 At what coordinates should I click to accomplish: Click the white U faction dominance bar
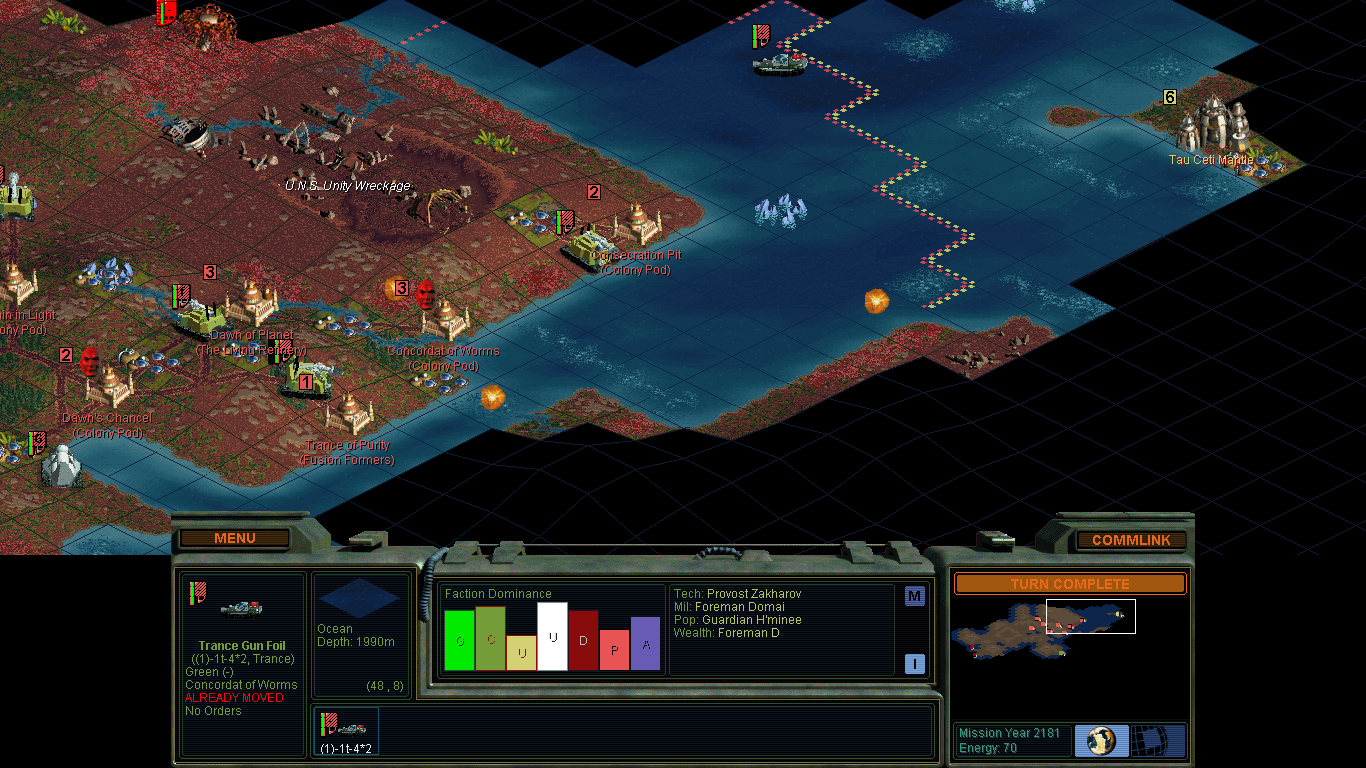[552, 636]
